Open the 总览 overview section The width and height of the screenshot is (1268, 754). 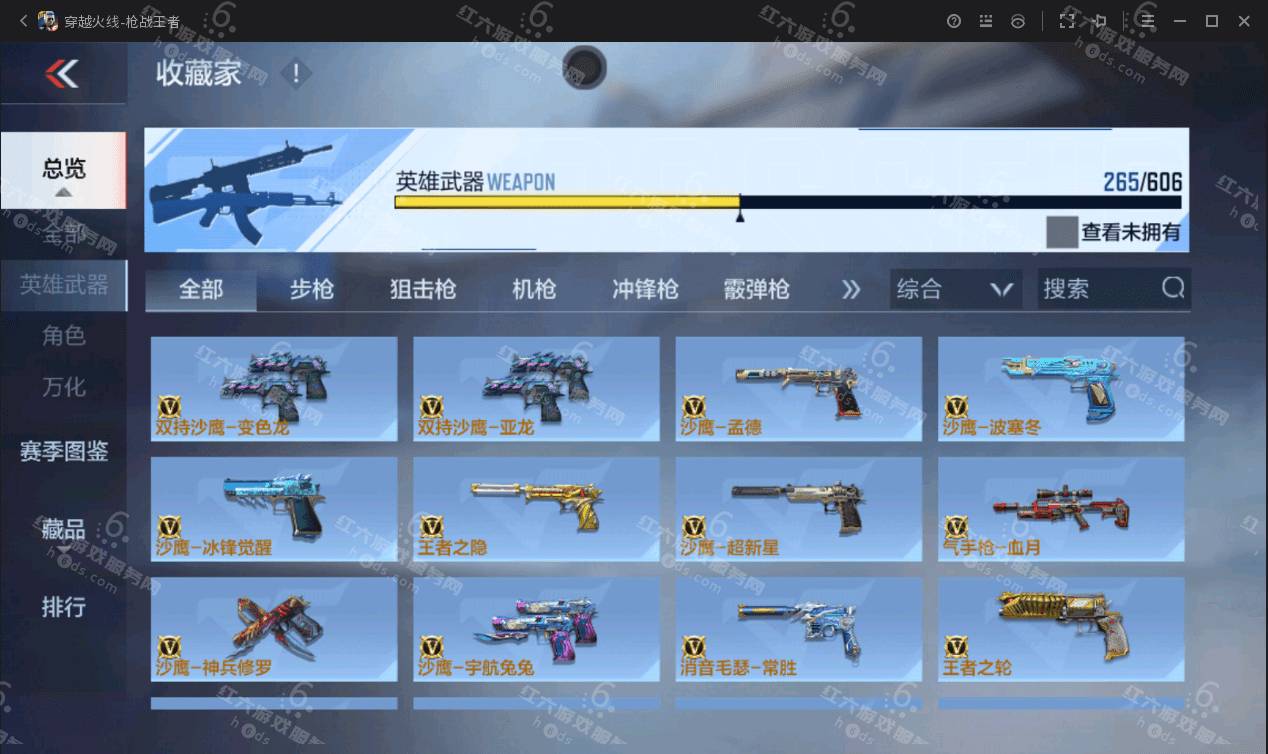[x=63, y=169]
